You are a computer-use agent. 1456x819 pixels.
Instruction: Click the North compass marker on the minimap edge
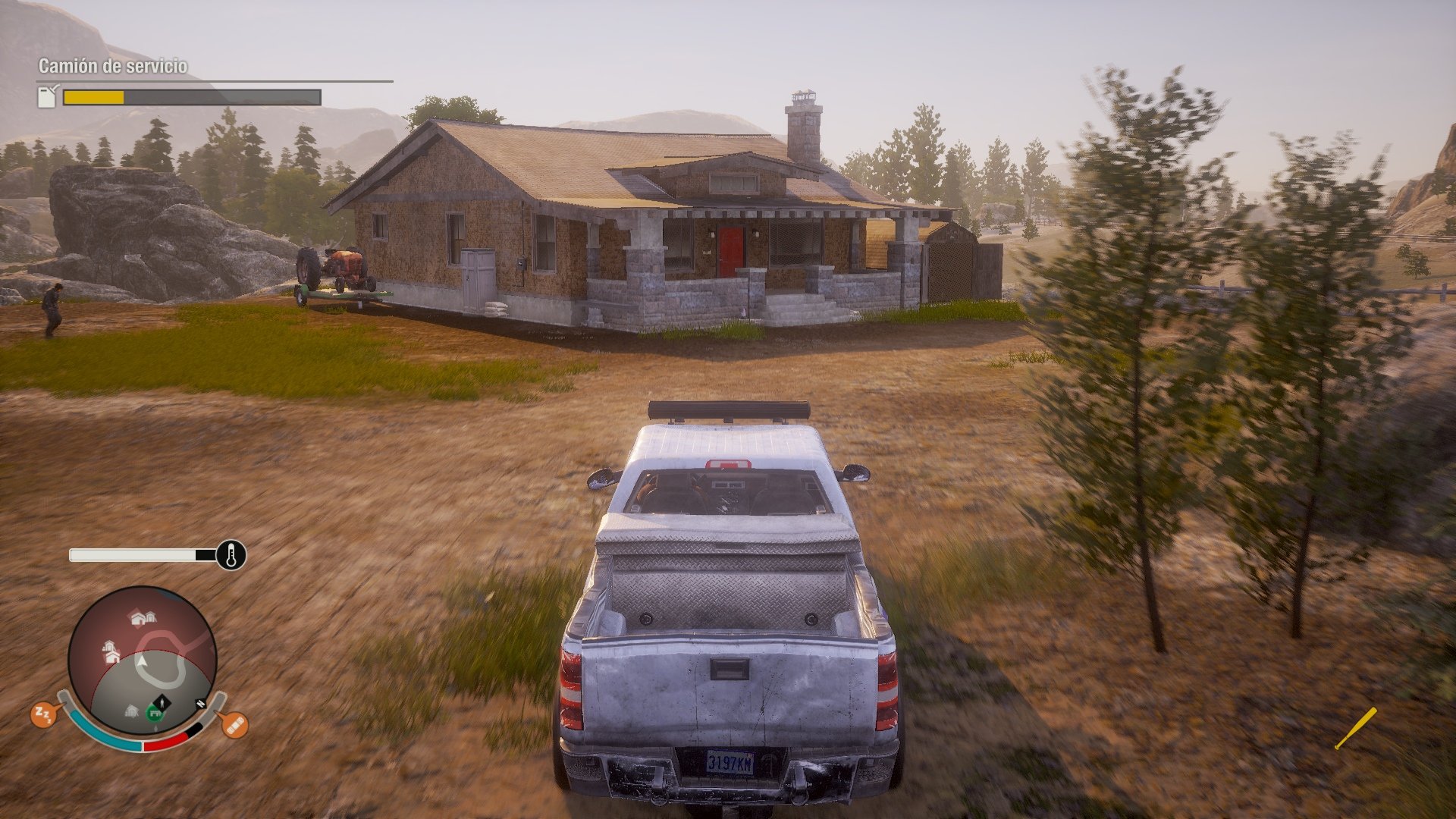(200, 704)
